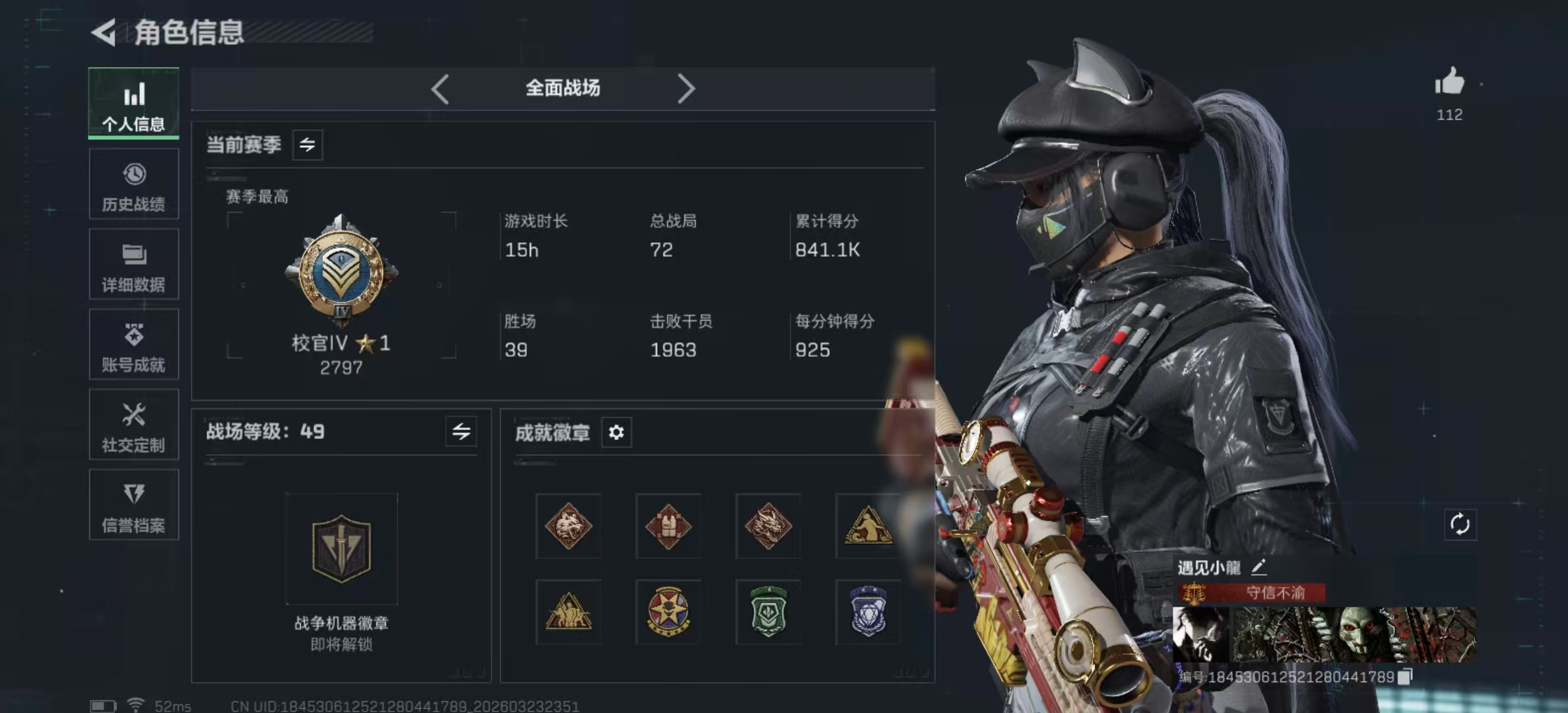Select the green shield achievement badge
1568x713 pixels.
tap(769, 612)
